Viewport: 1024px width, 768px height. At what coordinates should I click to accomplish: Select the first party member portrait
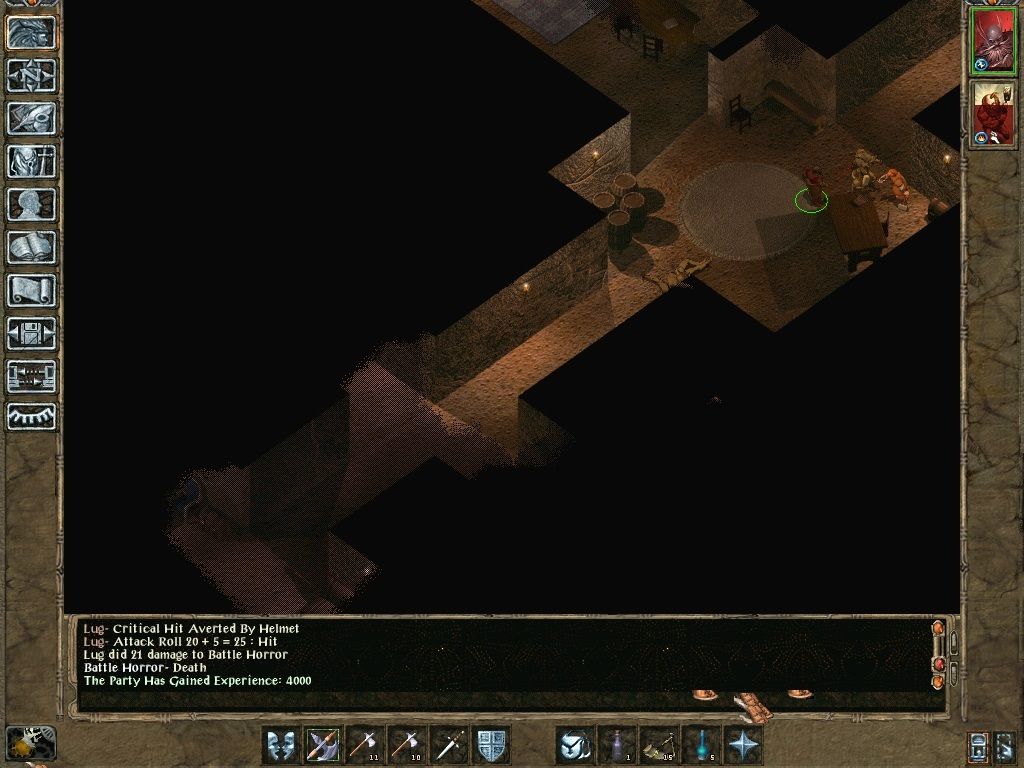[993, 41]
